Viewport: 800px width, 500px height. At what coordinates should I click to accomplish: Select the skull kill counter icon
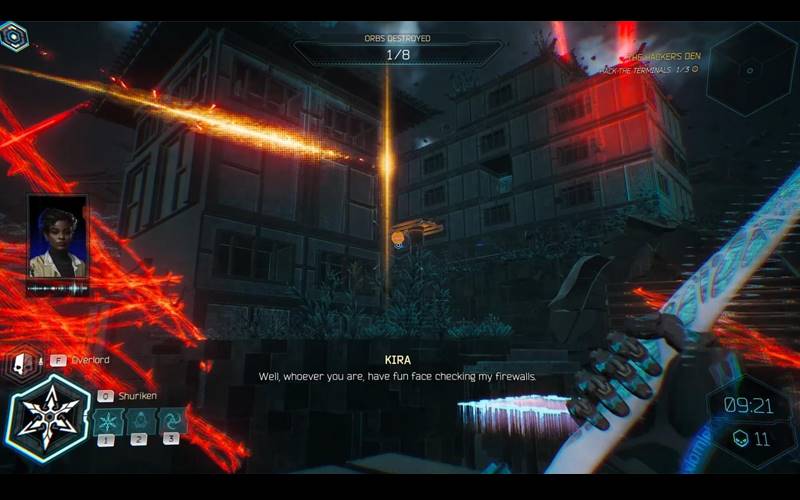click(741, 438)
